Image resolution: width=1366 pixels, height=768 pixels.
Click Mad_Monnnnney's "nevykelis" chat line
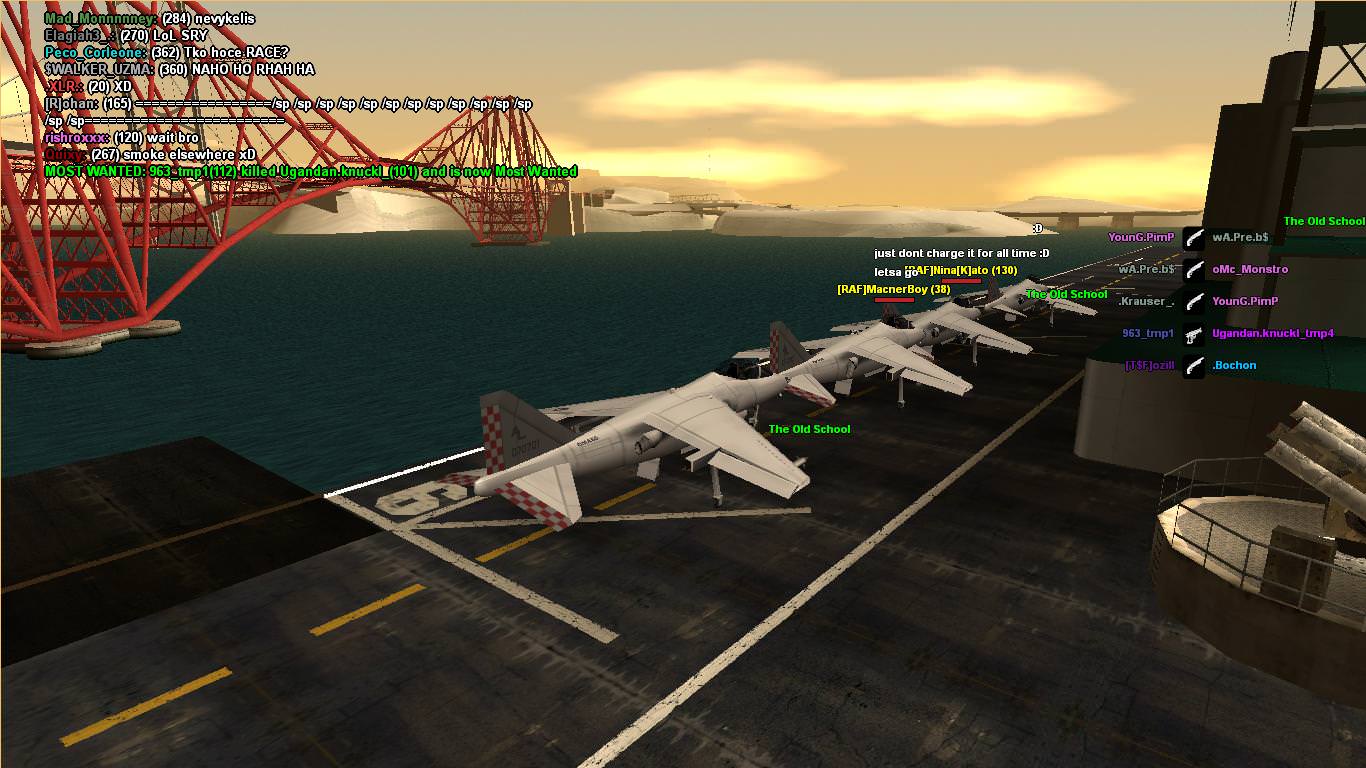click(149, 18)
